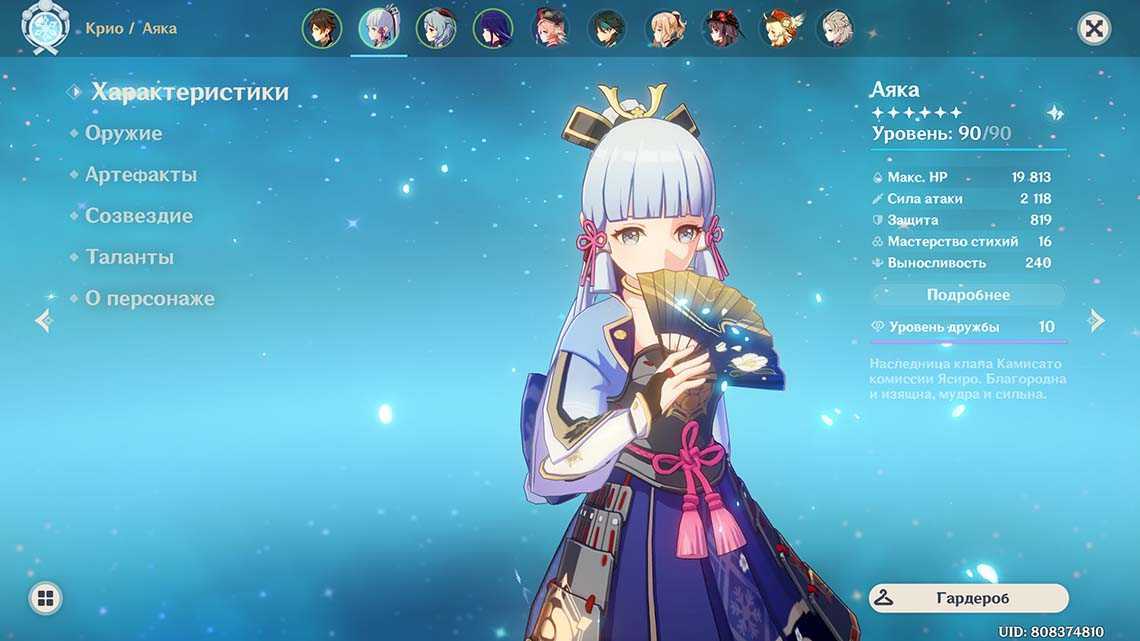Open the four-square grid button

45,598
